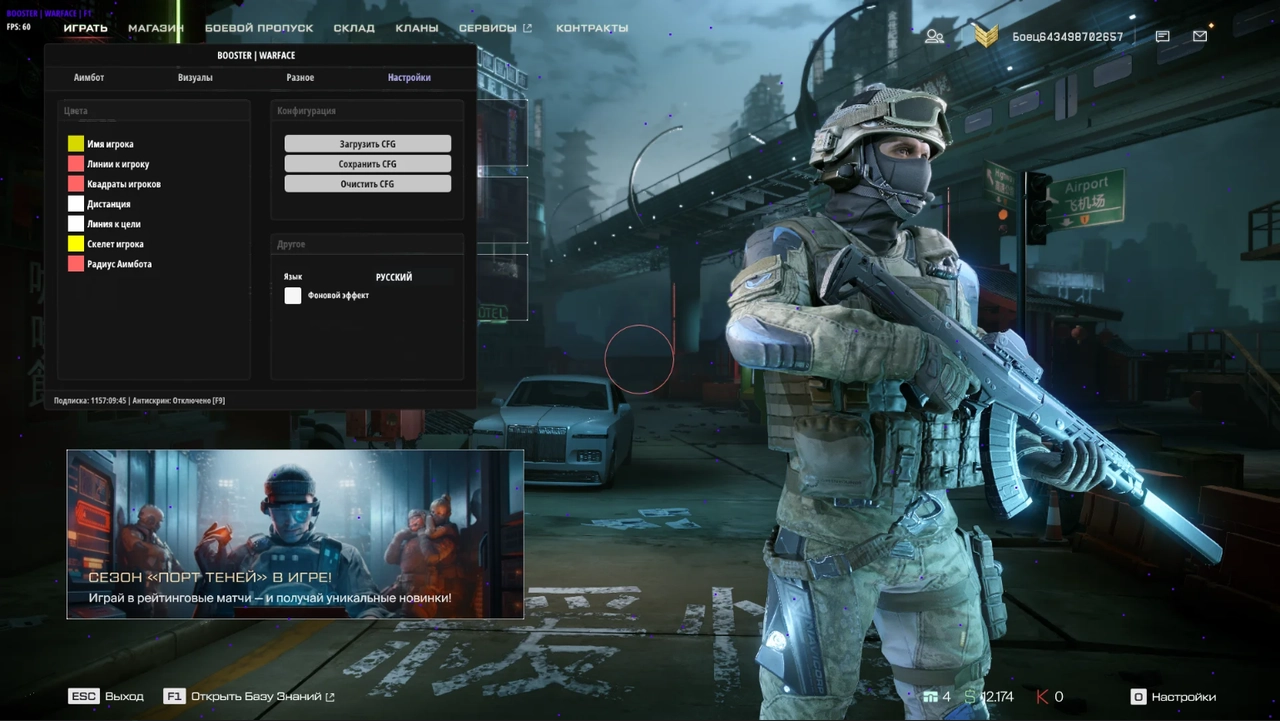Image resolution: width=1280 pixels, height=721 pixels.
Task: Click the Сохранить CFG button
Action: (x=367, y=163)
